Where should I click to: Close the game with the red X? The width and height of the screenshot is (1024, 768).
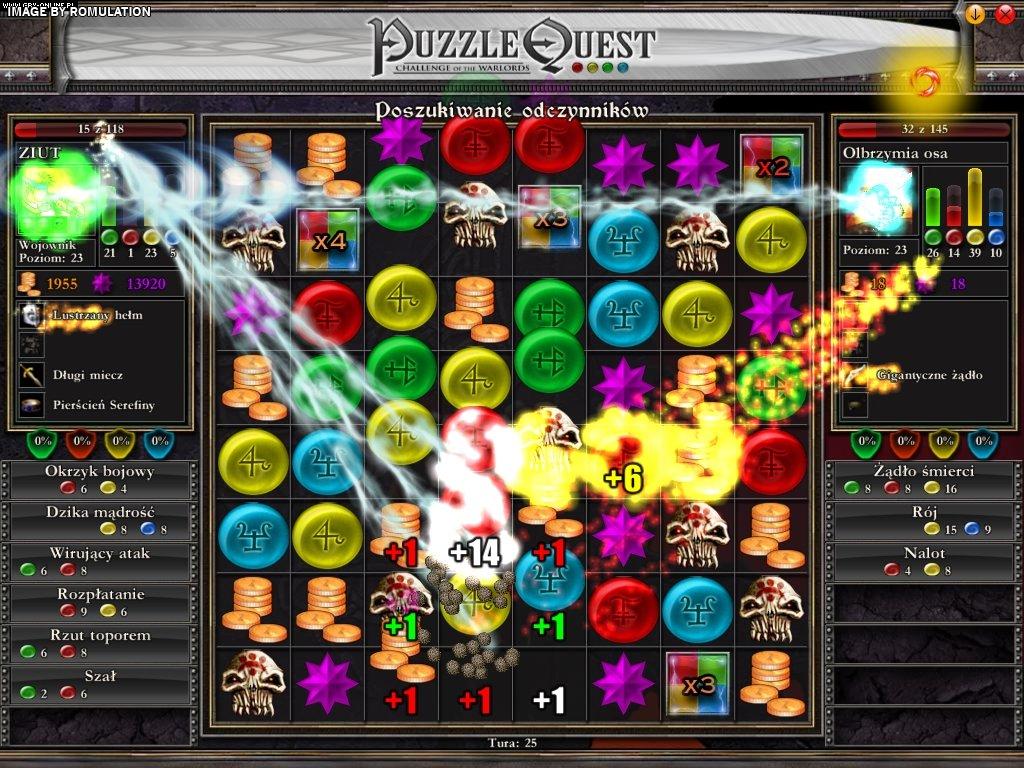(x=1005, y=14)
